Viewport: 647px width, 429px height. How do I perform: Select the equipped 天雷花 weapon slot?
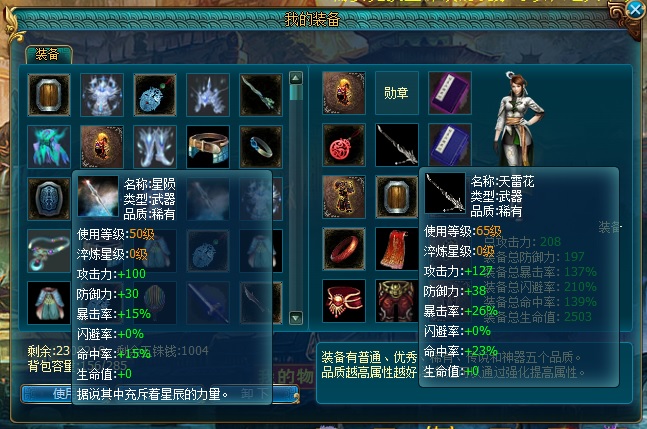click(x=396, y=145)
